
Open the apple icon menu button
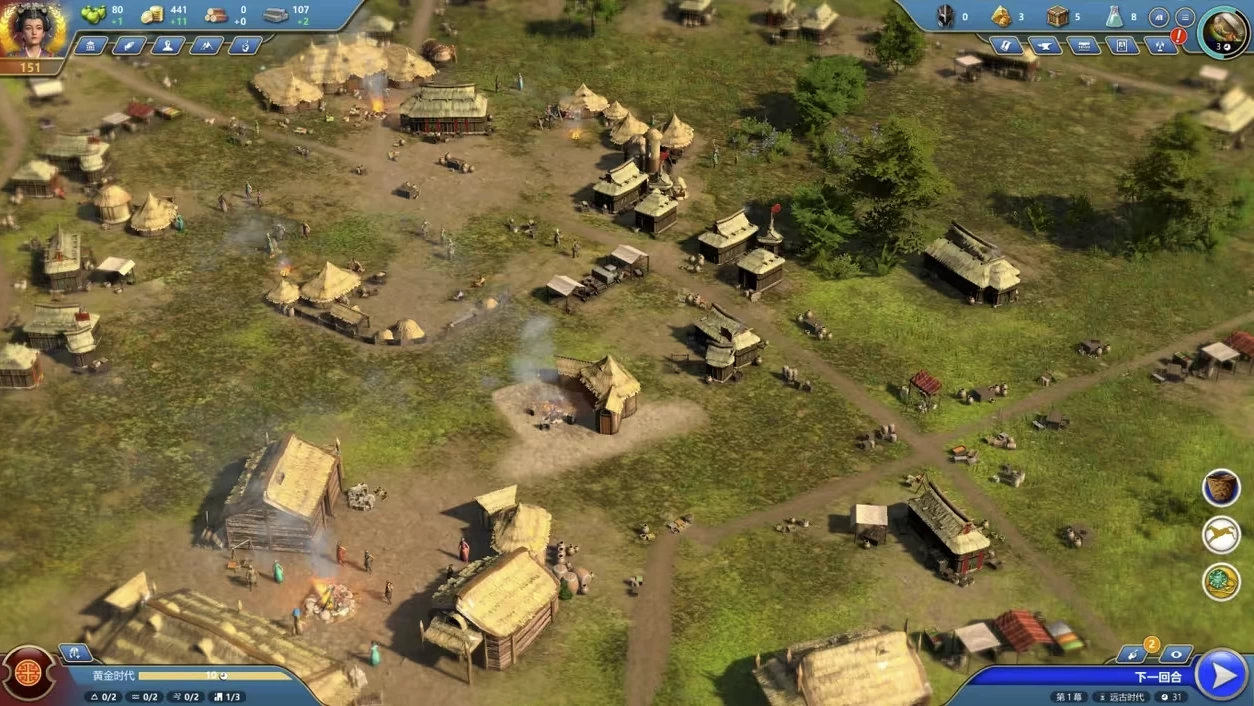[x=245, y=46]
